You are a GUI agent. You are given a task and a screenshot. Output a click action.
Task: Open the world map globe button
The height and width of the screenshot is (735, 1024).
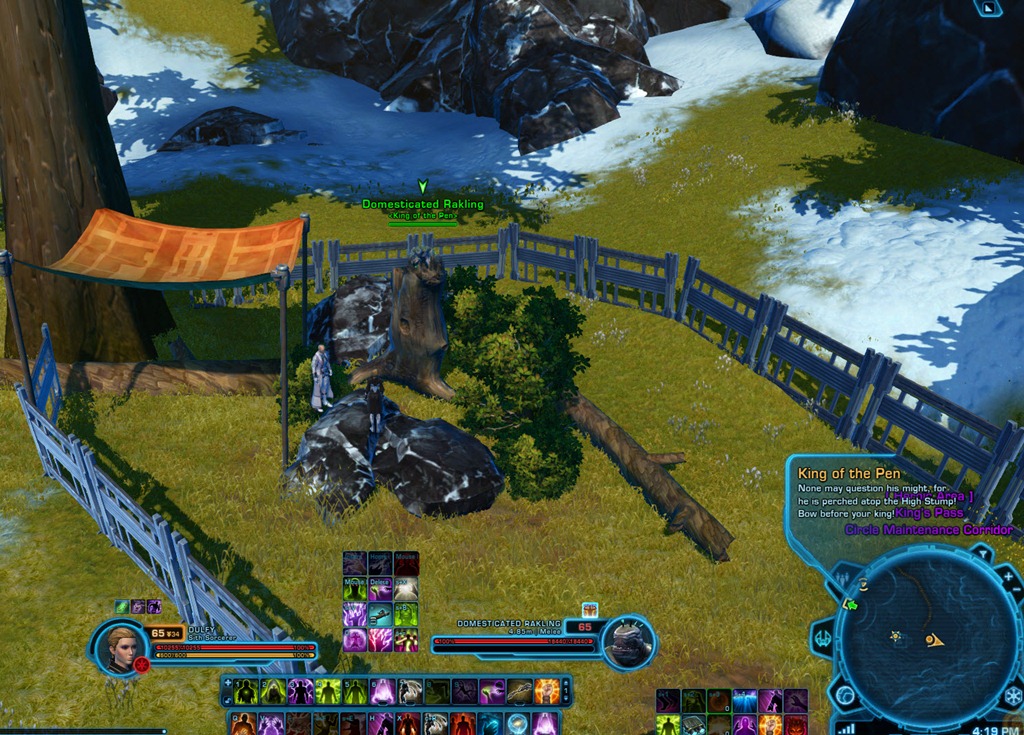coord(846,695)
